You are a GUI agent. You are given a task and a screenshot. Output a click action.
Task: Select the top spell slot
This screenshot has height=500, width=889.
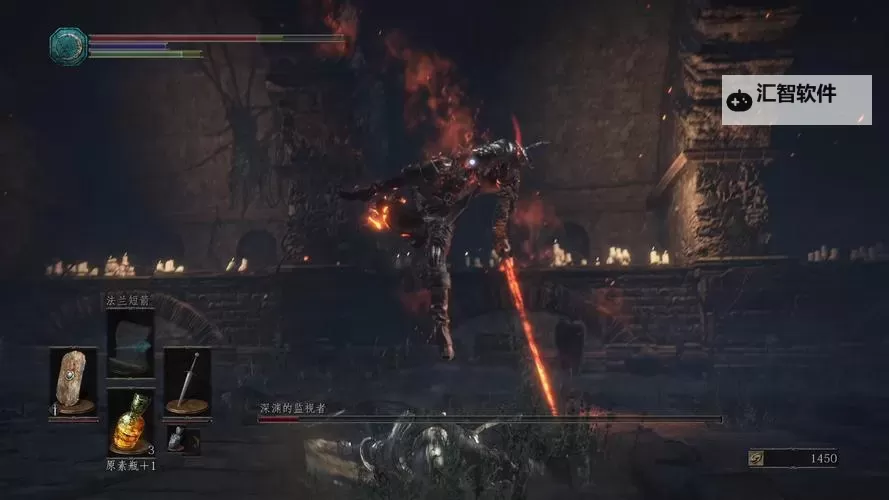pos(130,342)
